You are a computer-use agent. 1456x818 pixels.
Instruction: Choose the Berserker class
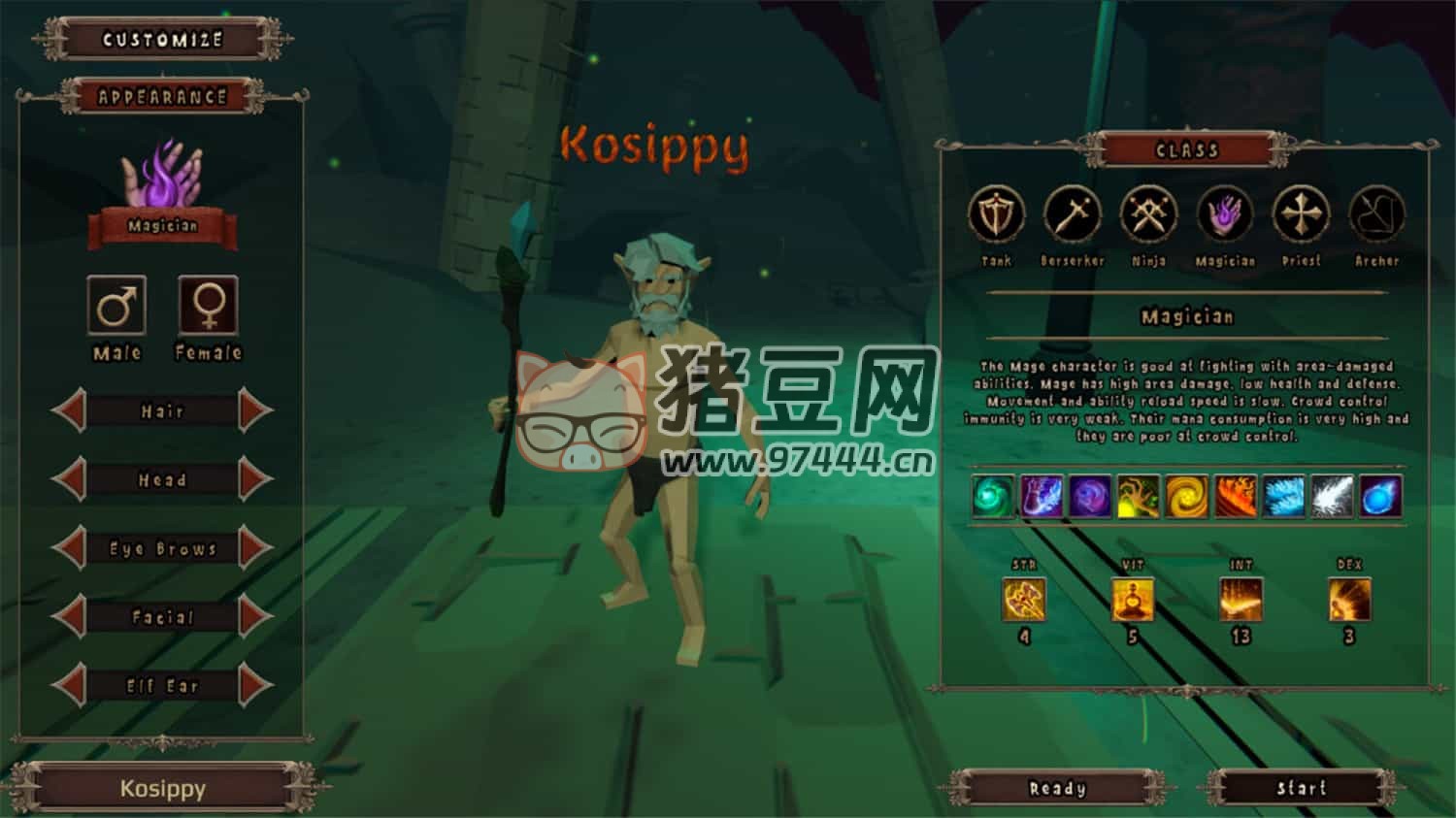tap(1072, 215)
